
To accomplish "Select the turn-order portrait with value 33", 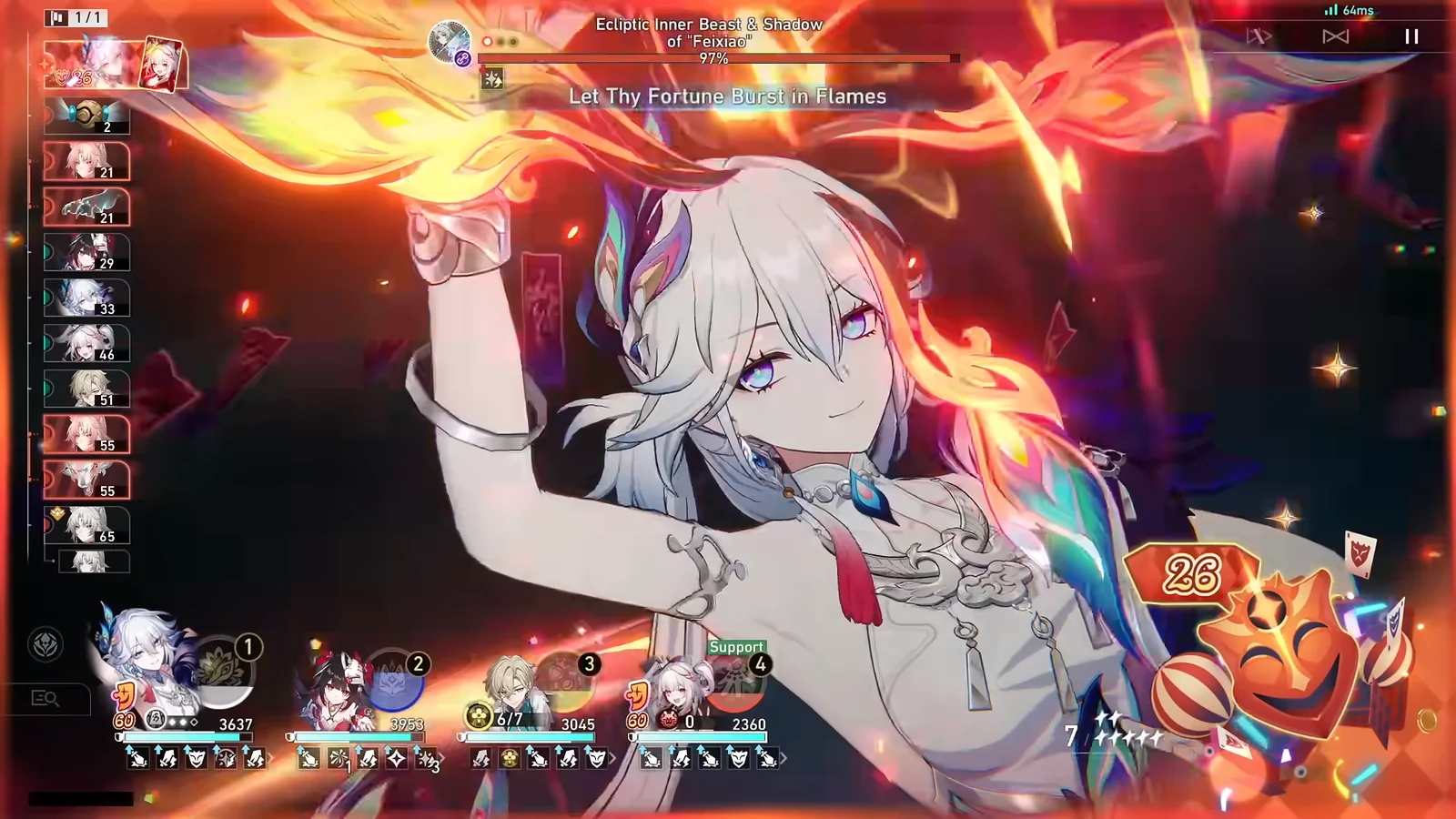I will coord(87,298).
